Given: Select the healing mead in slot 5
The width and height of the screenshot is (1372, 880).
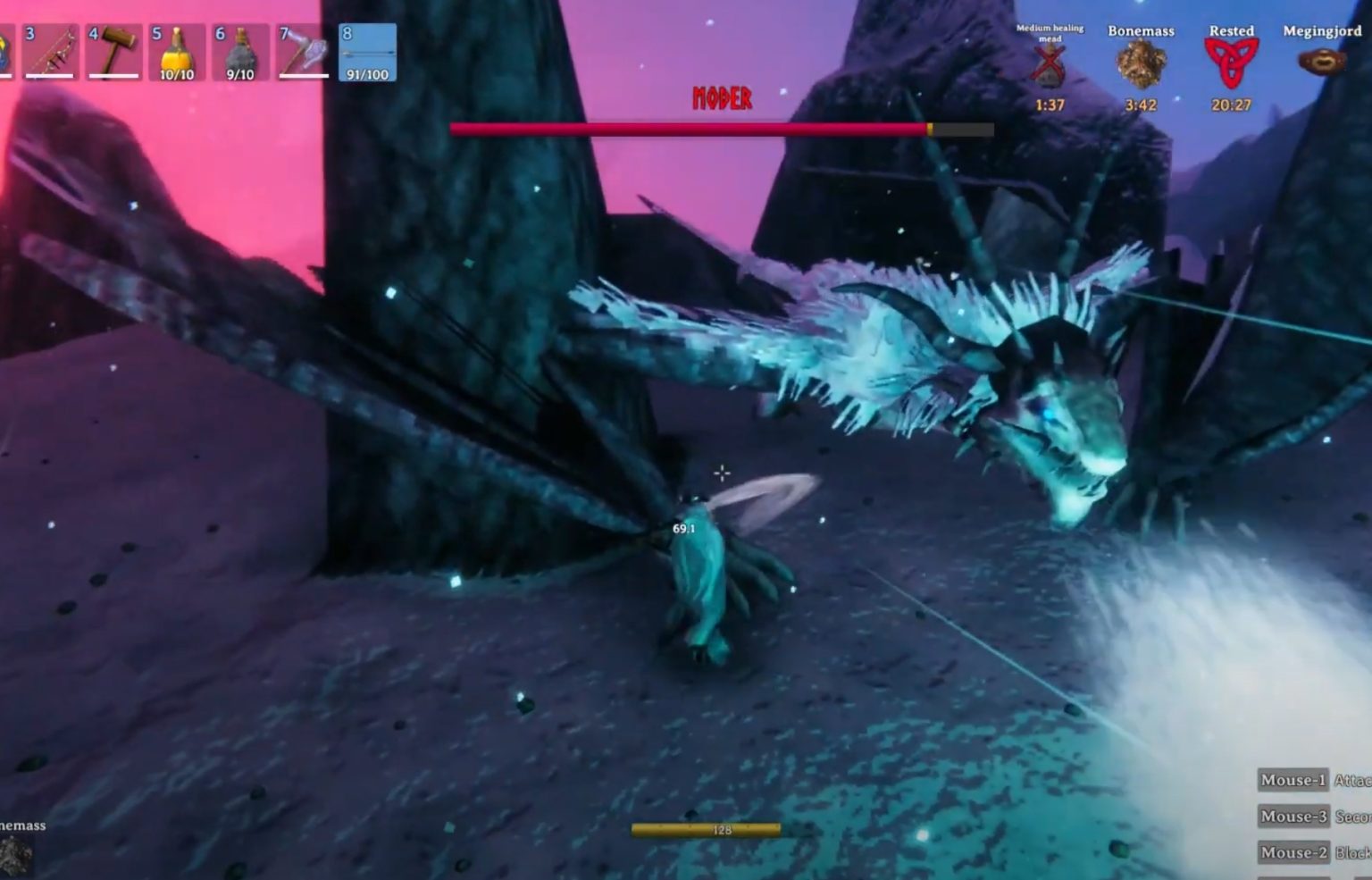Looking at the screenshot, I should coord(178,51).
